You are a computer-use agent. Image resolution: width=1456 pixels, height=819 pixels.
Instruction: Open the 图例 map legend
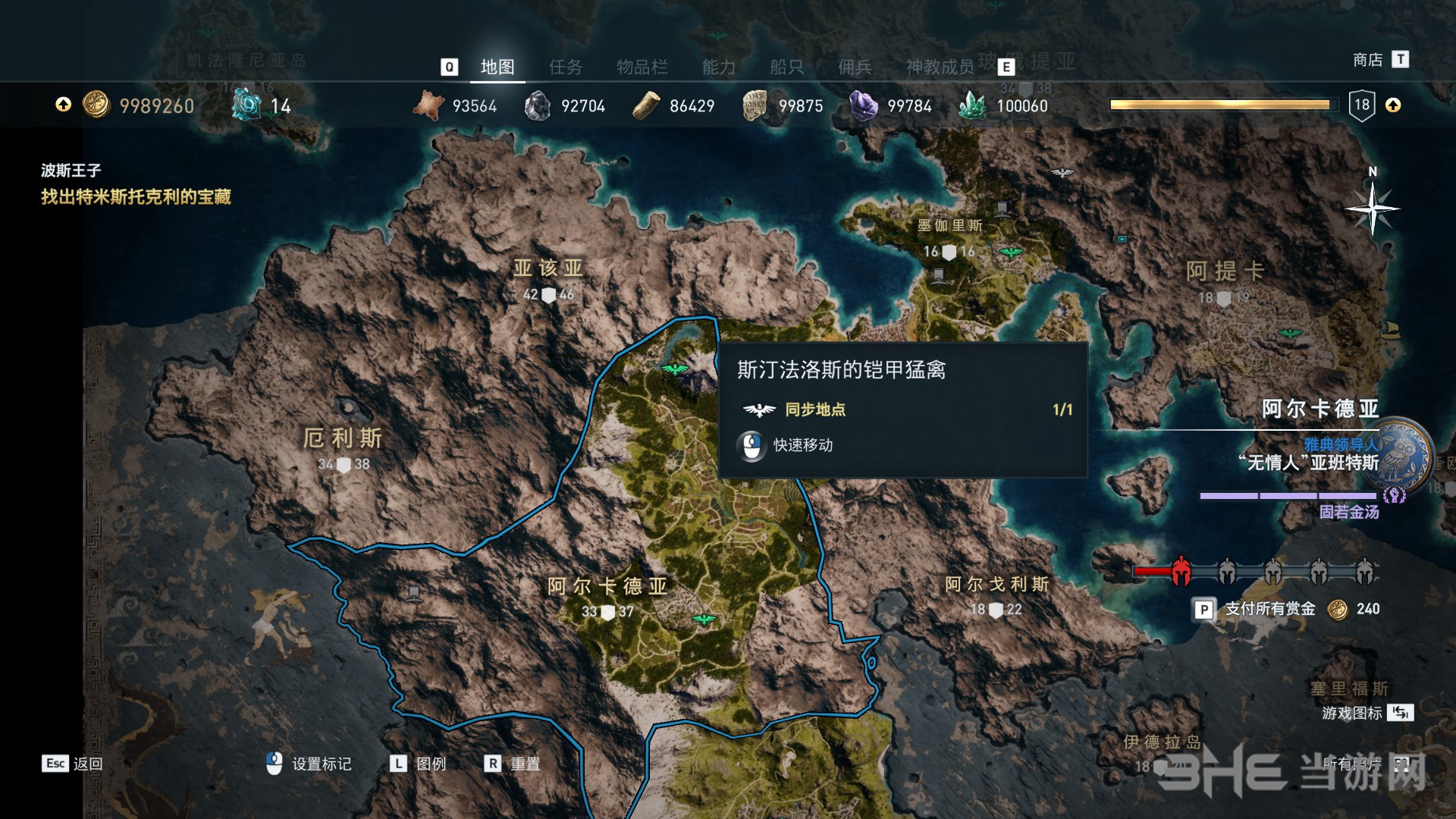click(x=431, y=764)
